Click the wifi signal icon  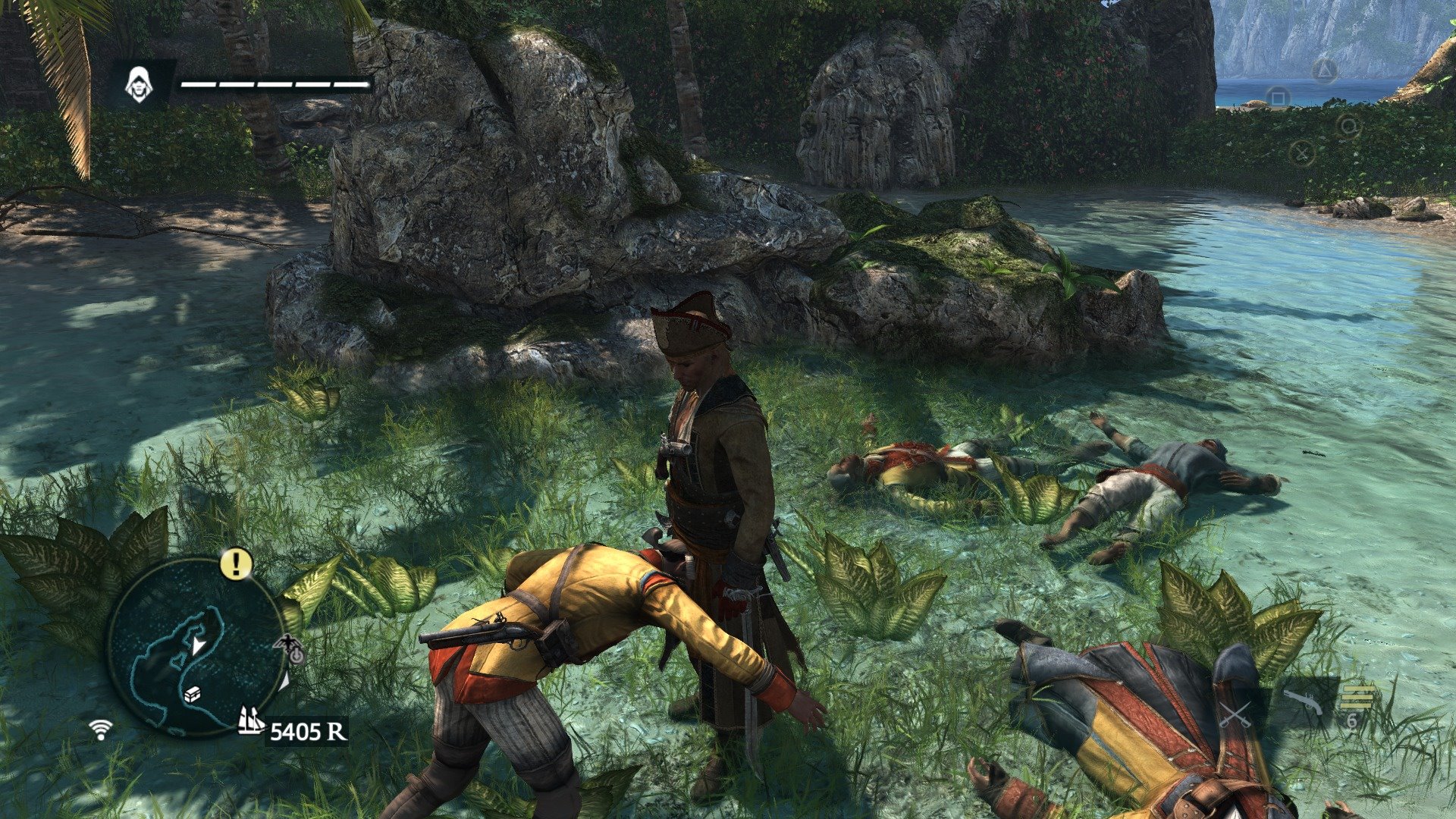(100, 730)
